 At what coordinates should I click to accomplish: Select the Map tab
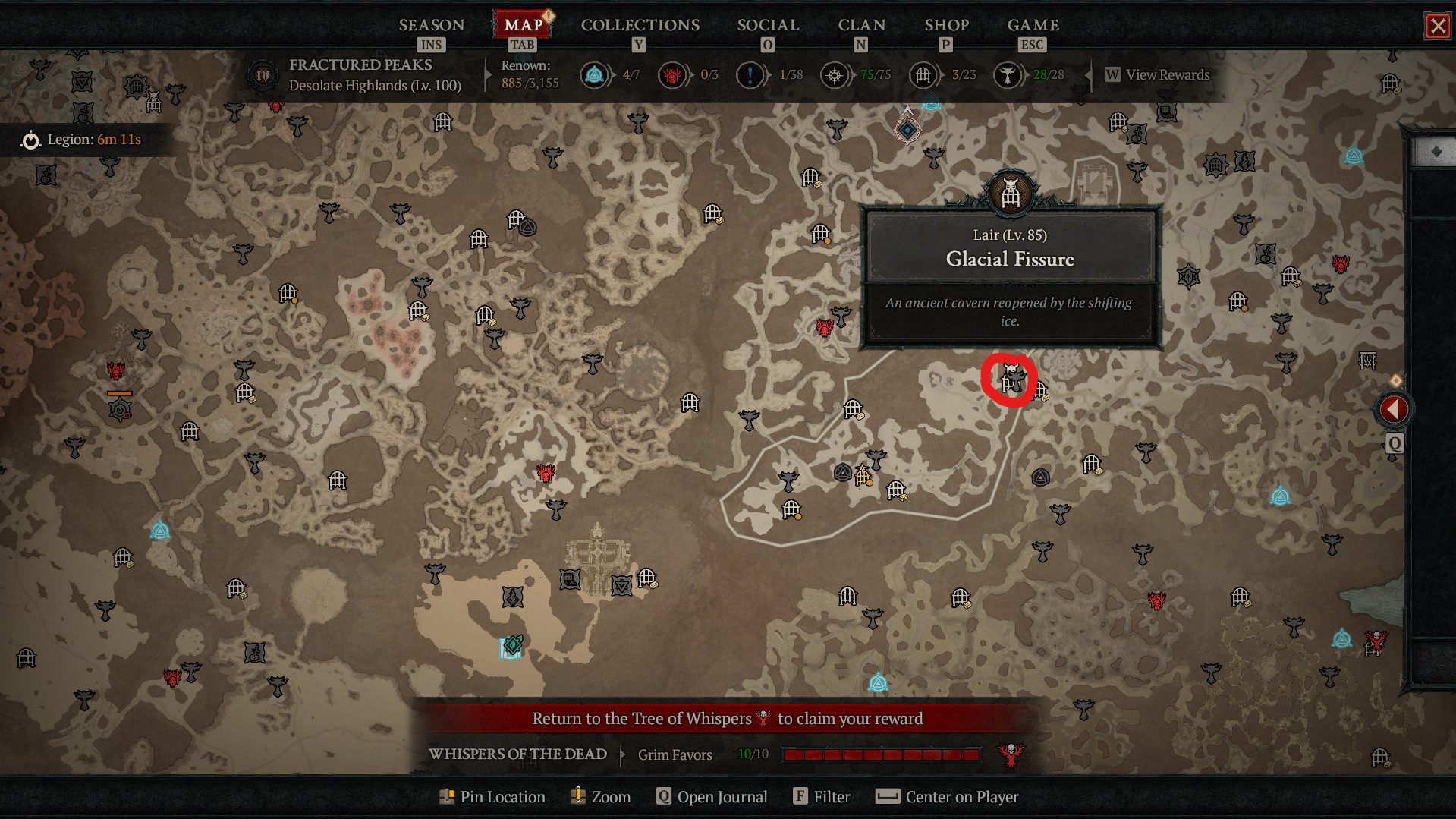coord(523,25)
